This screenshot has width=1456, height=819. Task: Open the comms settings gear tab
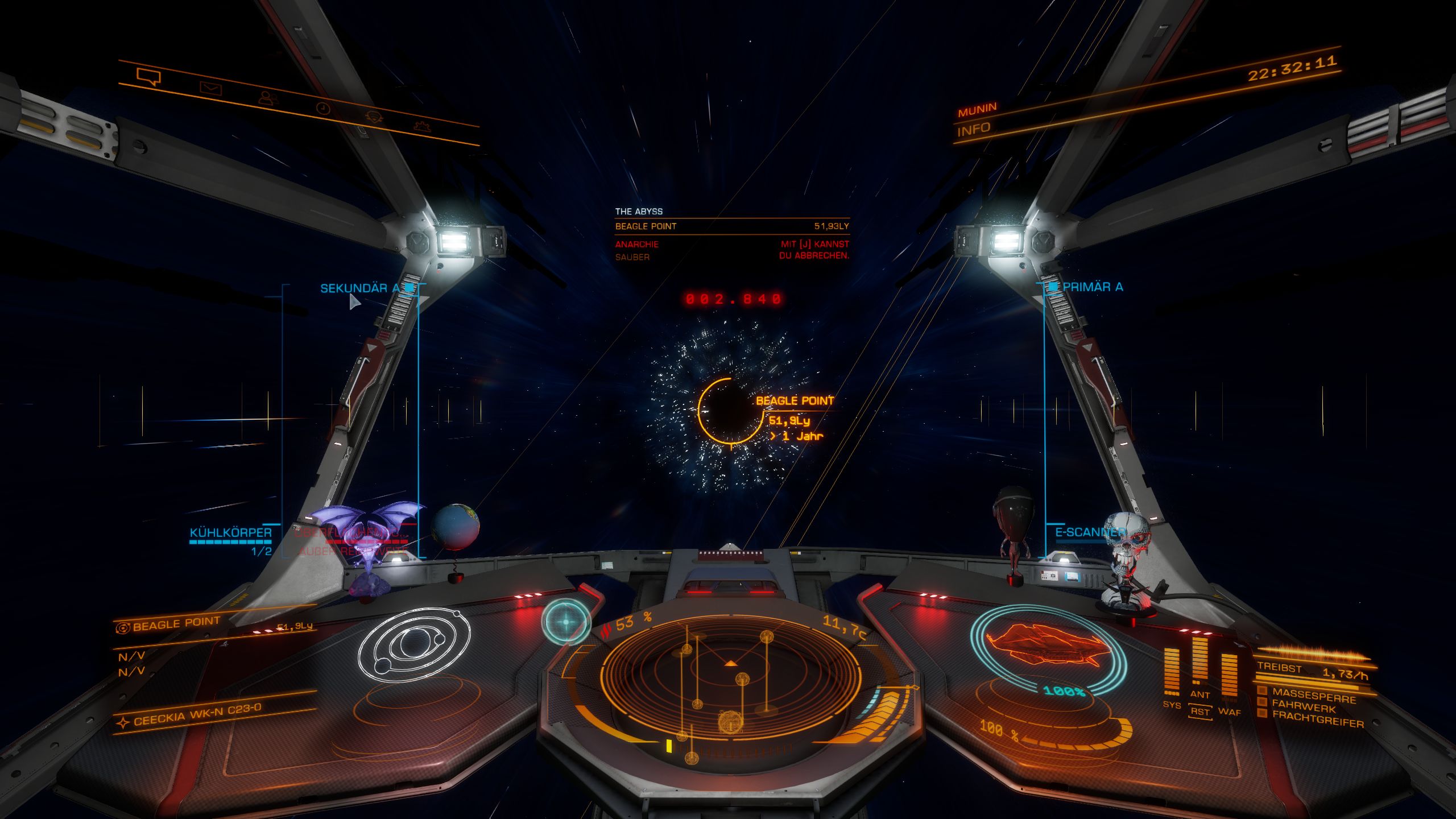422,126
